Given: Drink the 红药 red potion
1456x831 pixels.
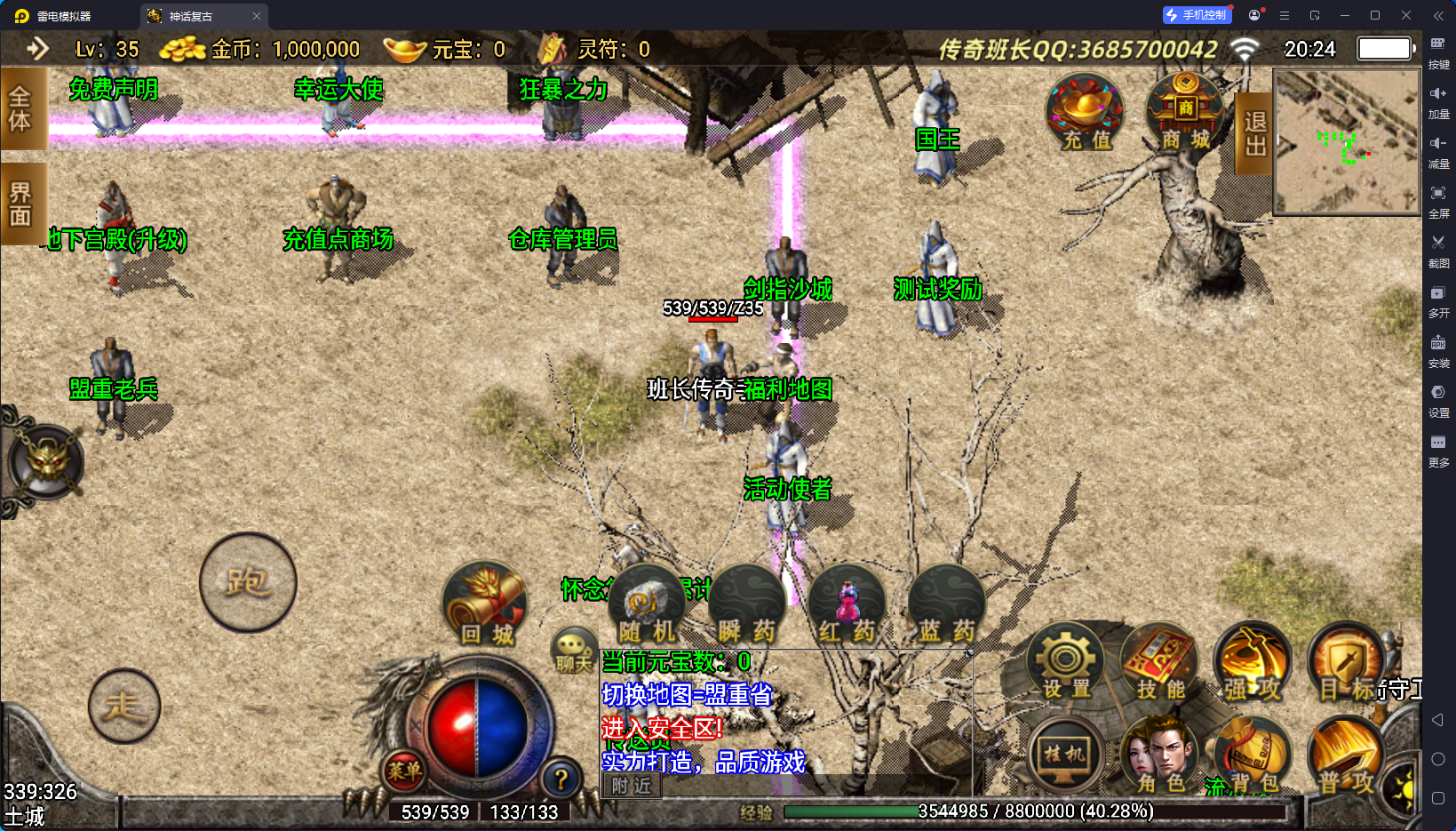Looking at the screenshot, I should click(x=847, y=606).
